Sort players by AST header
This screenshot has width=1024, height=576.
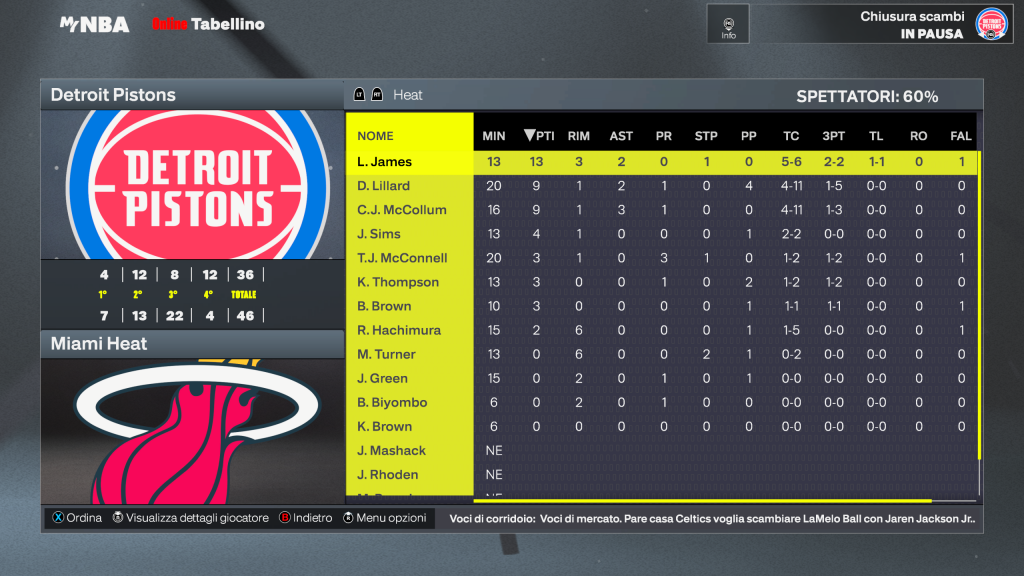tap(621, 136)
